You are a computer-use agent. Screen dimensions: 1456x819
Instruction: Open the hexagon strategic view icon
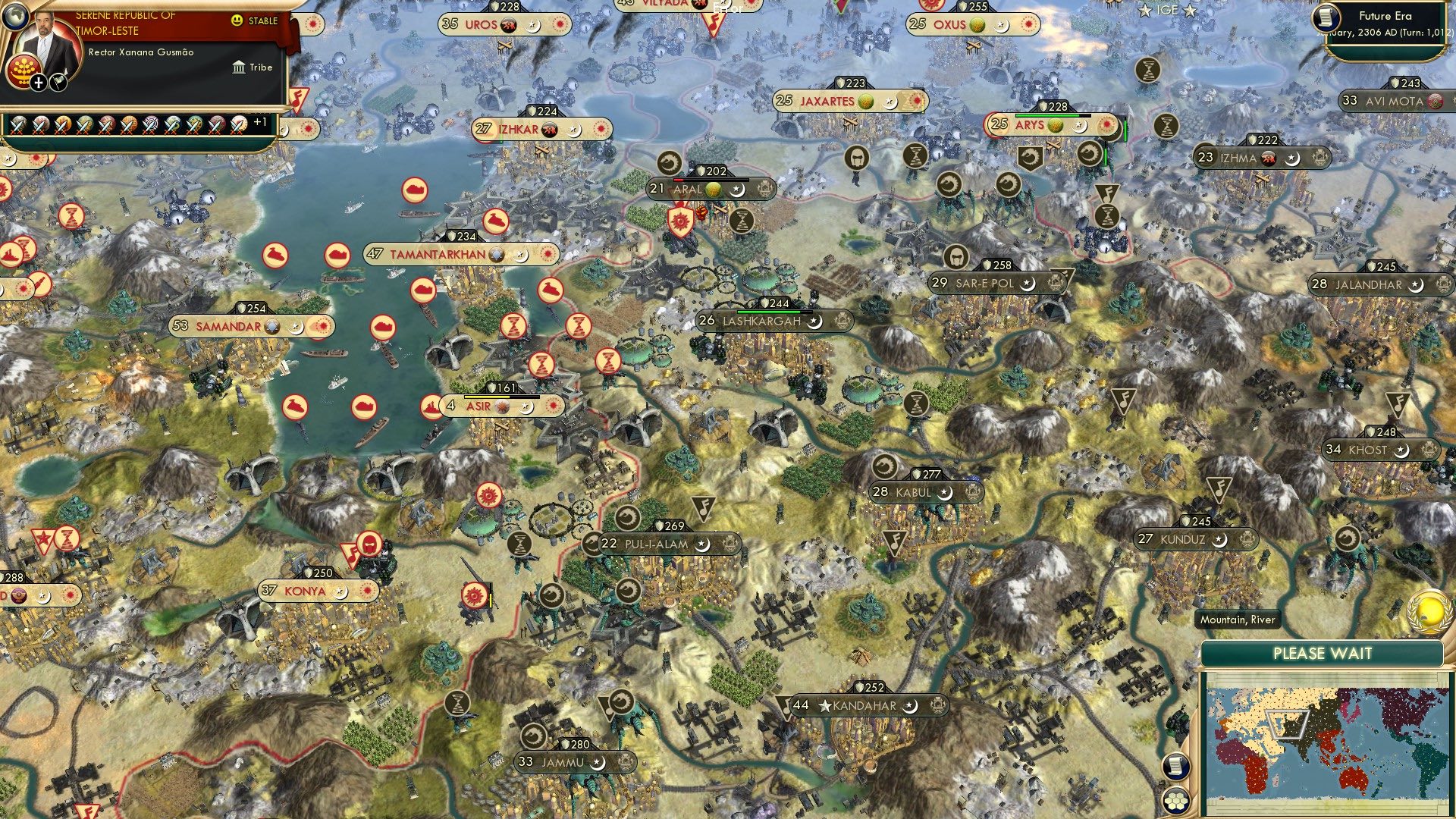(1175, 802)
